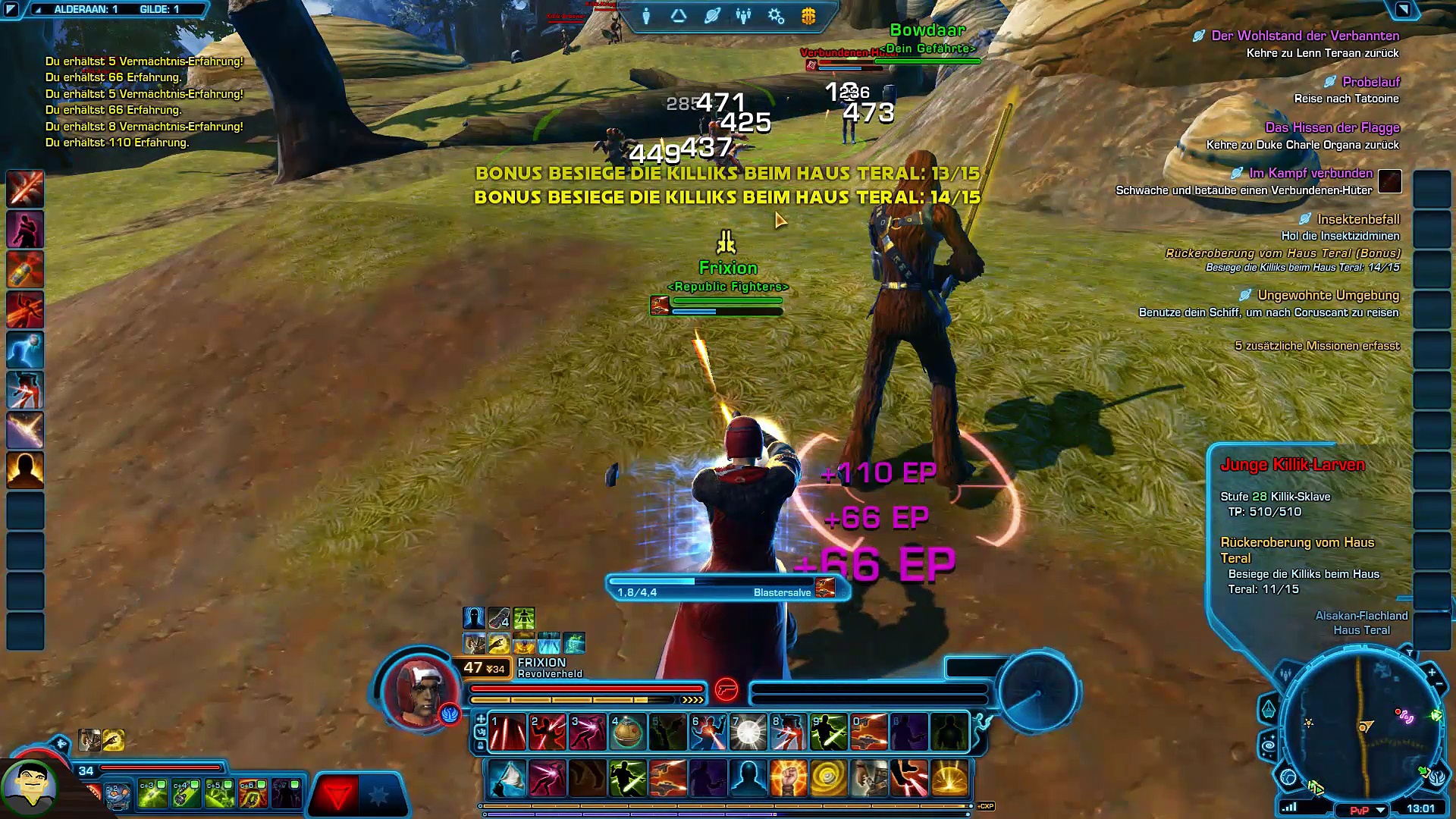Activate the golden dome shield ability
The image size is (1456, 819).
pyautogui.click(x=949, y=779)
